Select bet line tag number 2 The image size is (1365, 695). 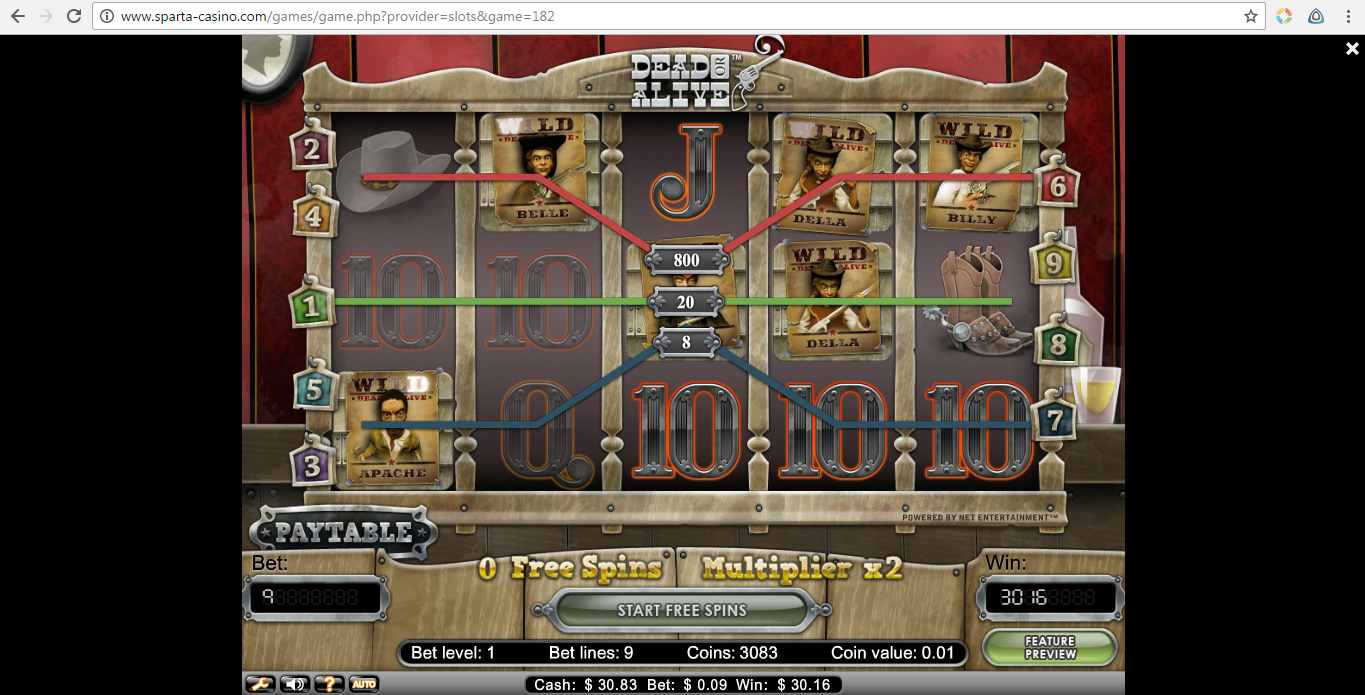click(x=312, y=150)
